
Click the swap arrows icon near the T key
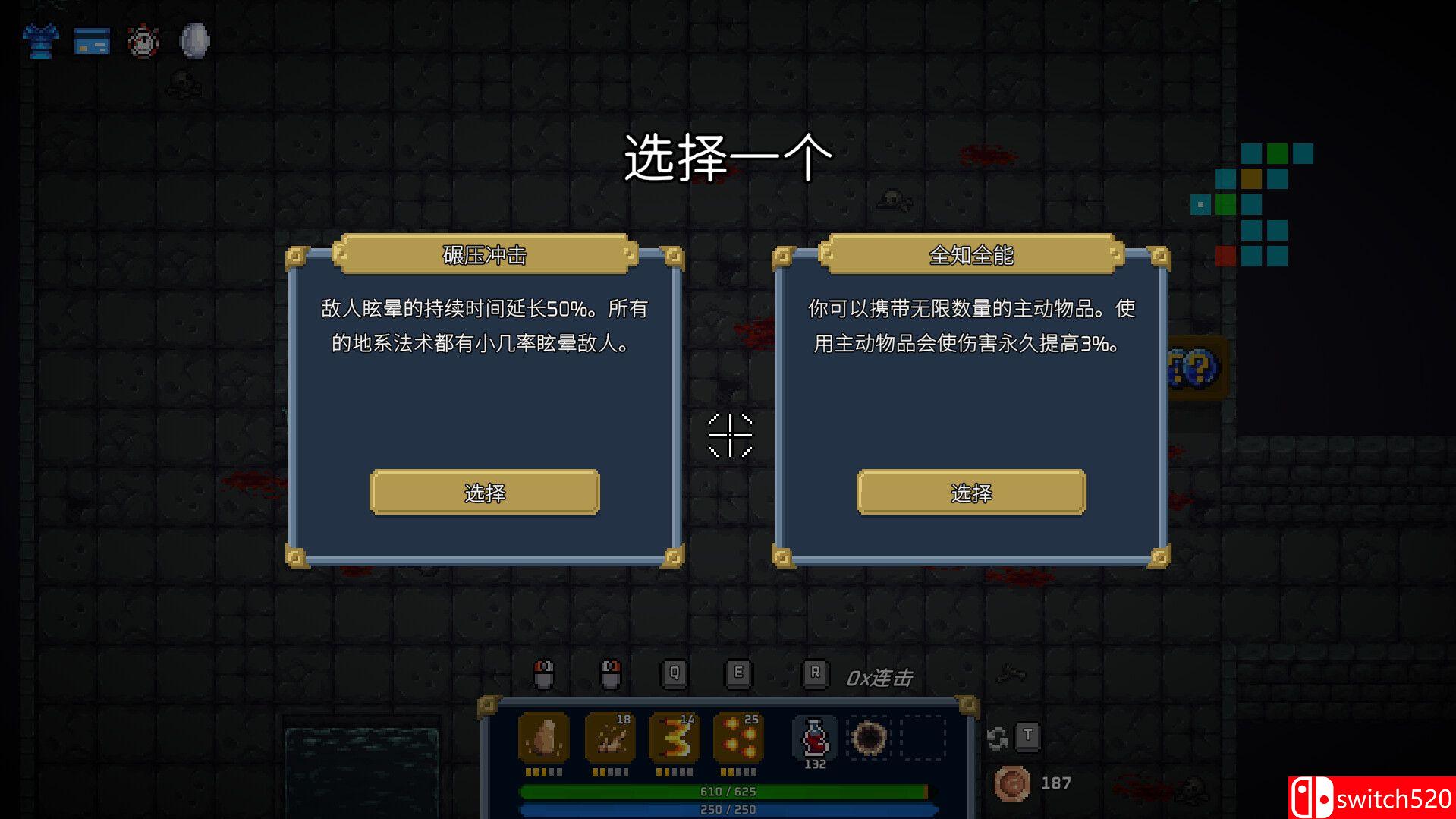pos(998,736)
